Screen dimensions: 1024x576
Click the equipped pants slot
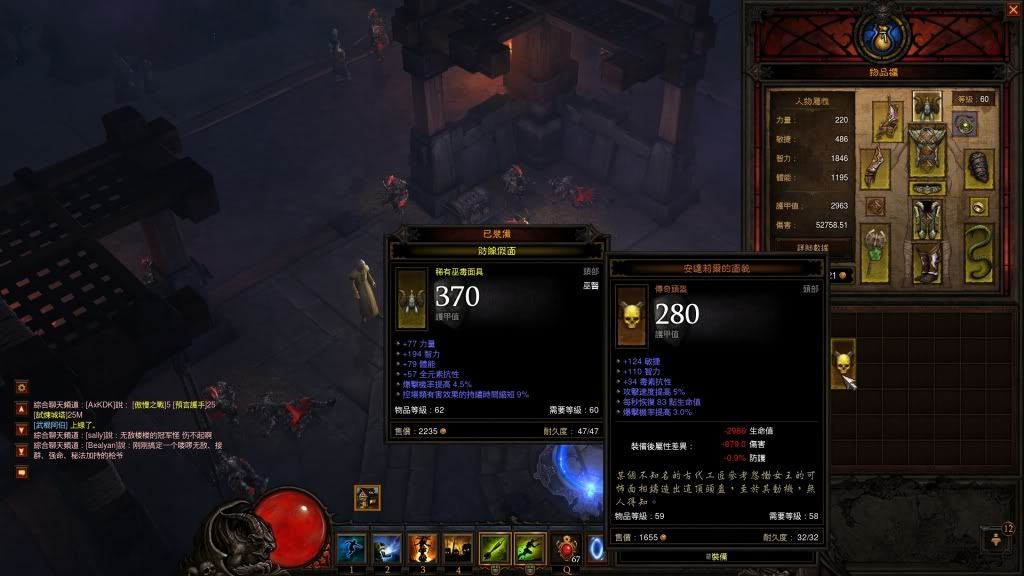coord(927,219)
